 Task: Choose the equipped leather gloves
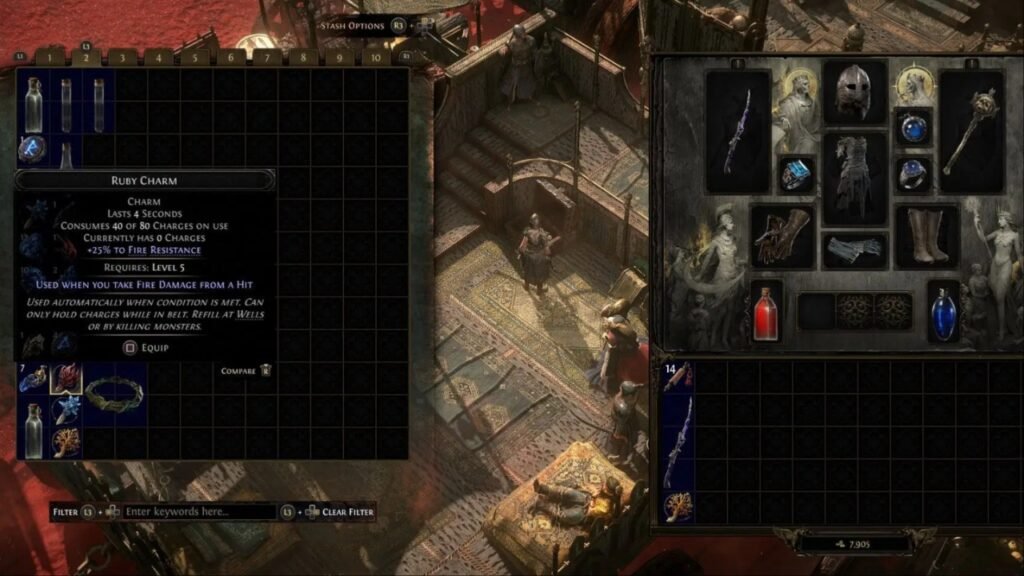[x=782, y=237]
